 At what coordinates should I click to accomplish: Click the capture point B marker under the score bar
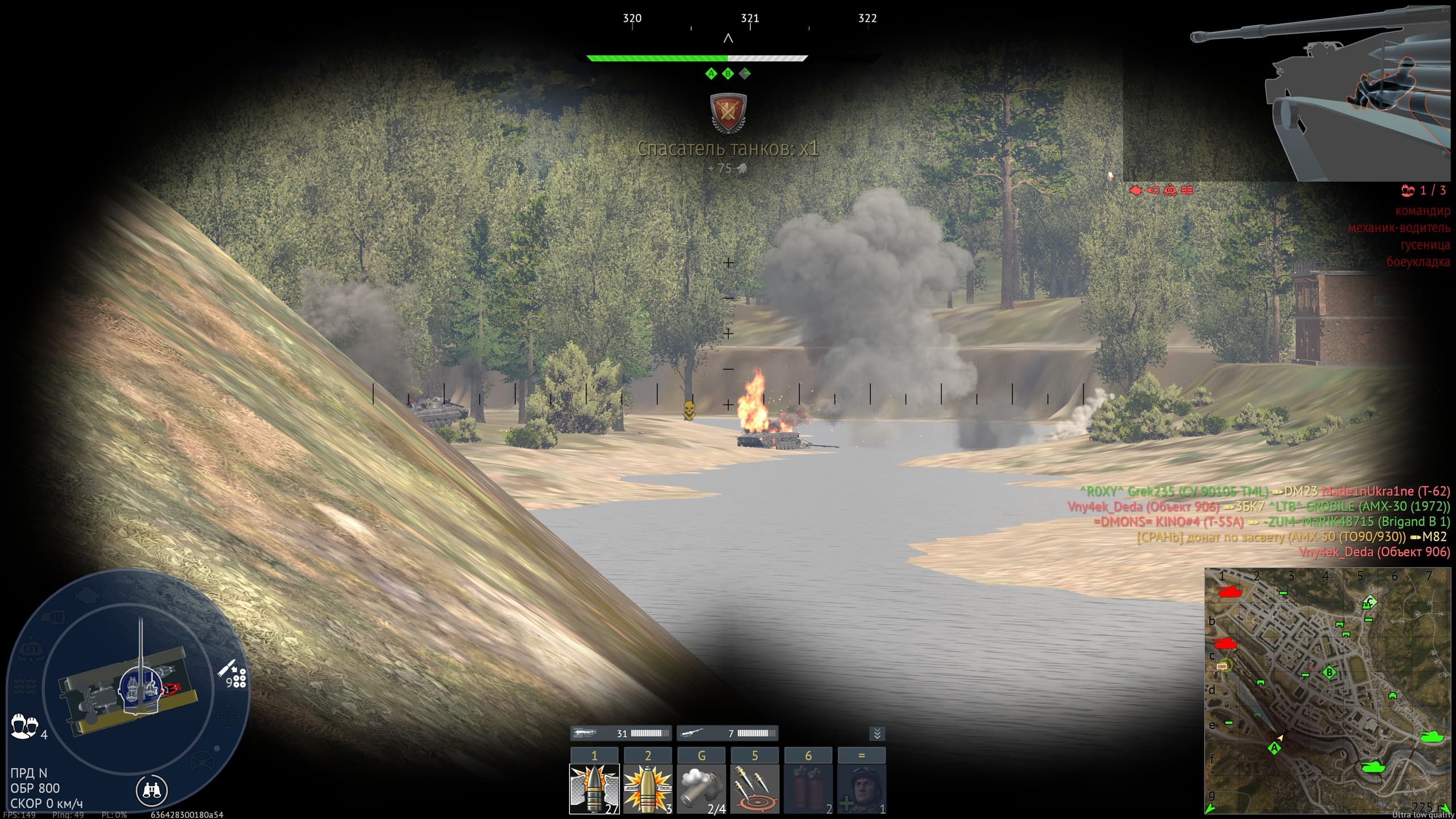(728, 73)
